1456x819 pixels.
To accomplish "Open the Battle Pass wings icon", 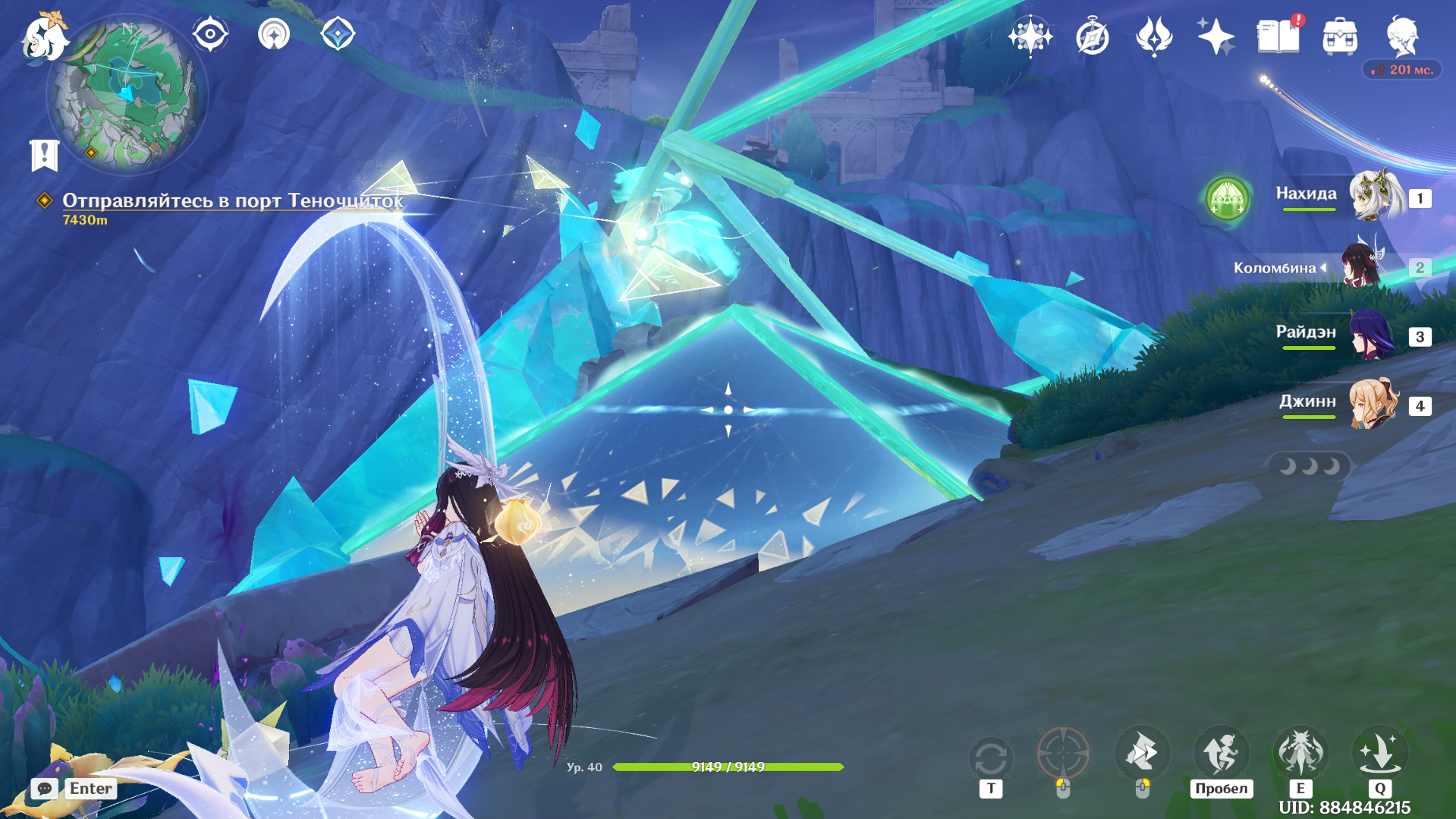I will [x=1153, y=35].
